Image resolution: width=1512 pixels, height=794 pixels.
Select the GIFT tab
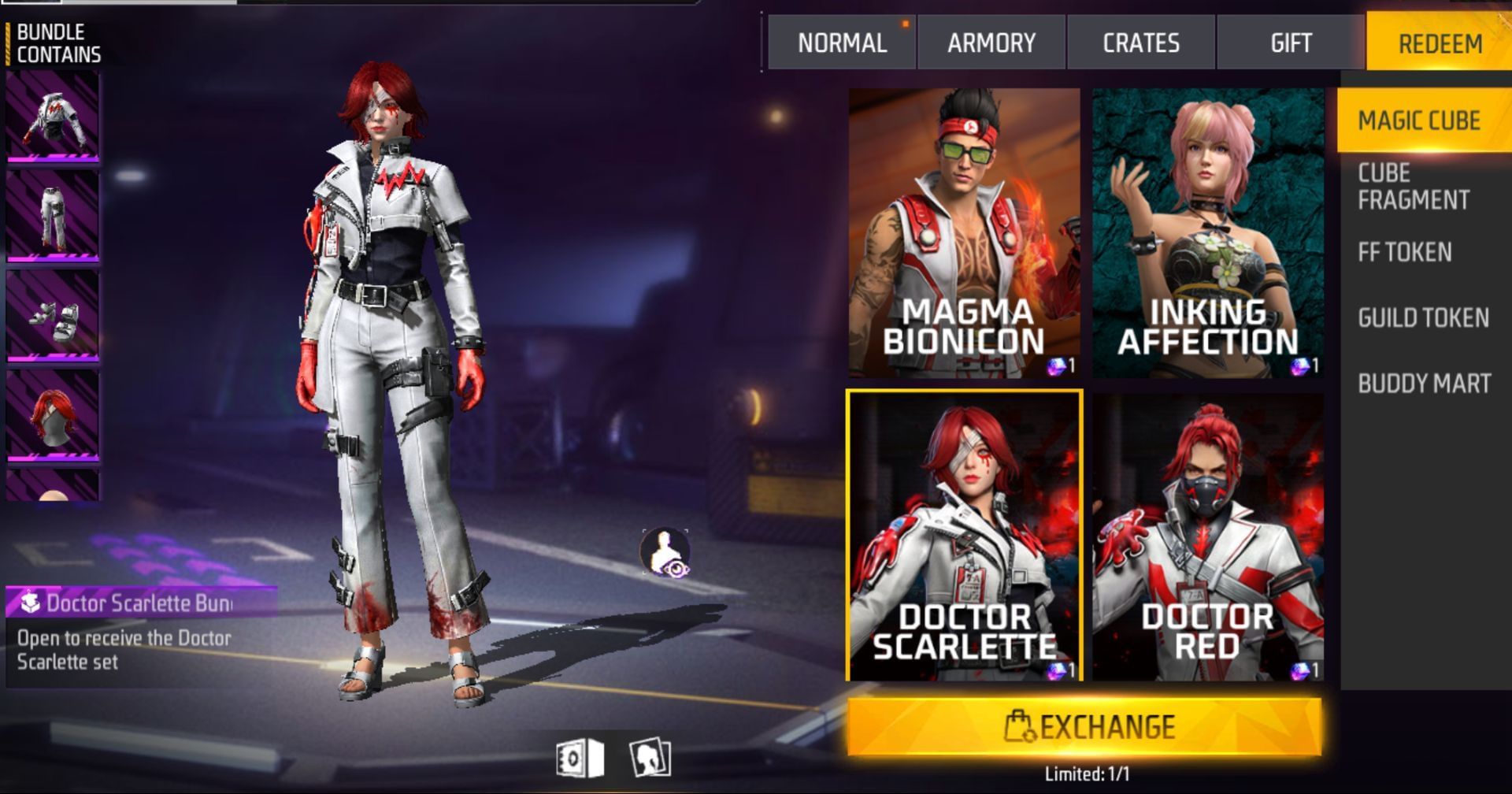tap(1291, 43)
